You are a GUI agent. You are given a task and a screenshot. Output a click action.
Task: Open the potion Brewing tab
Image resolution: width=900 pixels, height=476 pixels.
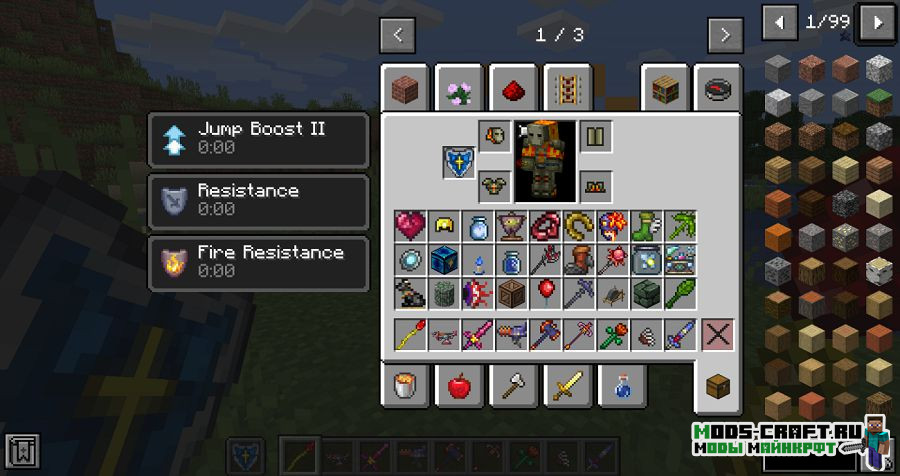click(x=621, y=383)
